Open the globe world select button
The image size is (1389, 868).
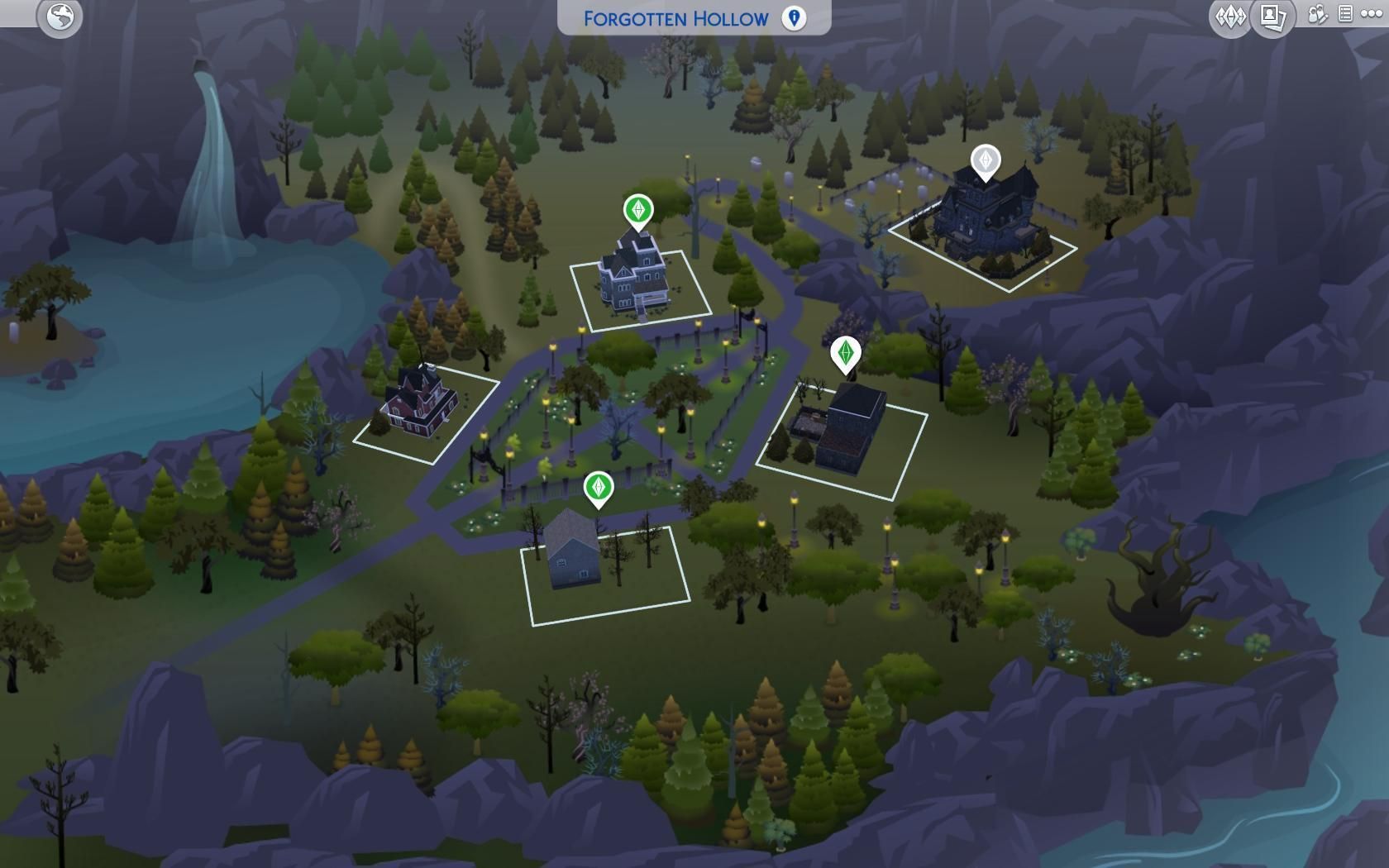click(60, 17)
